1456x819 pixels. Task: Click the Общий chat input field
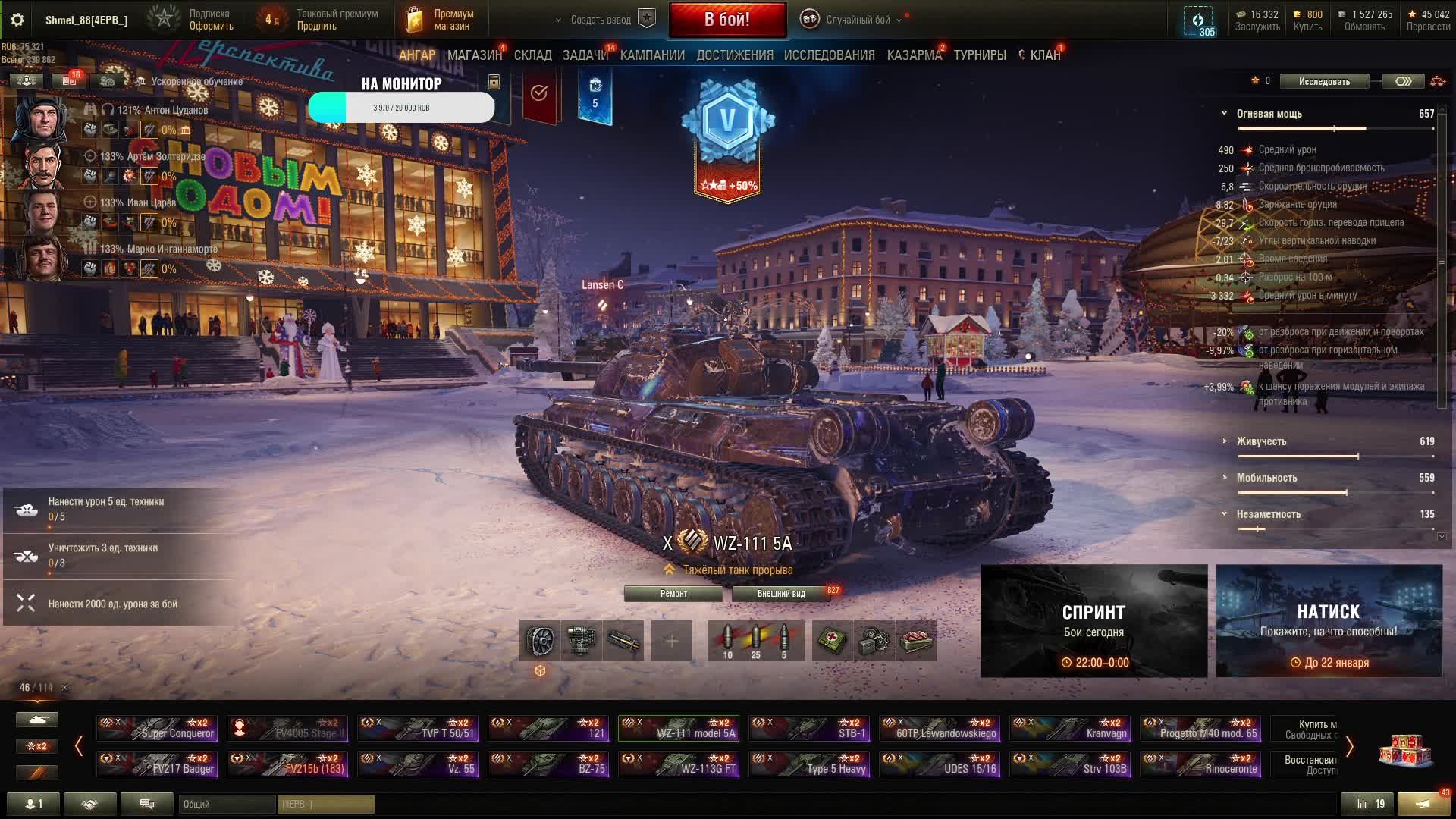coord(226,804)
